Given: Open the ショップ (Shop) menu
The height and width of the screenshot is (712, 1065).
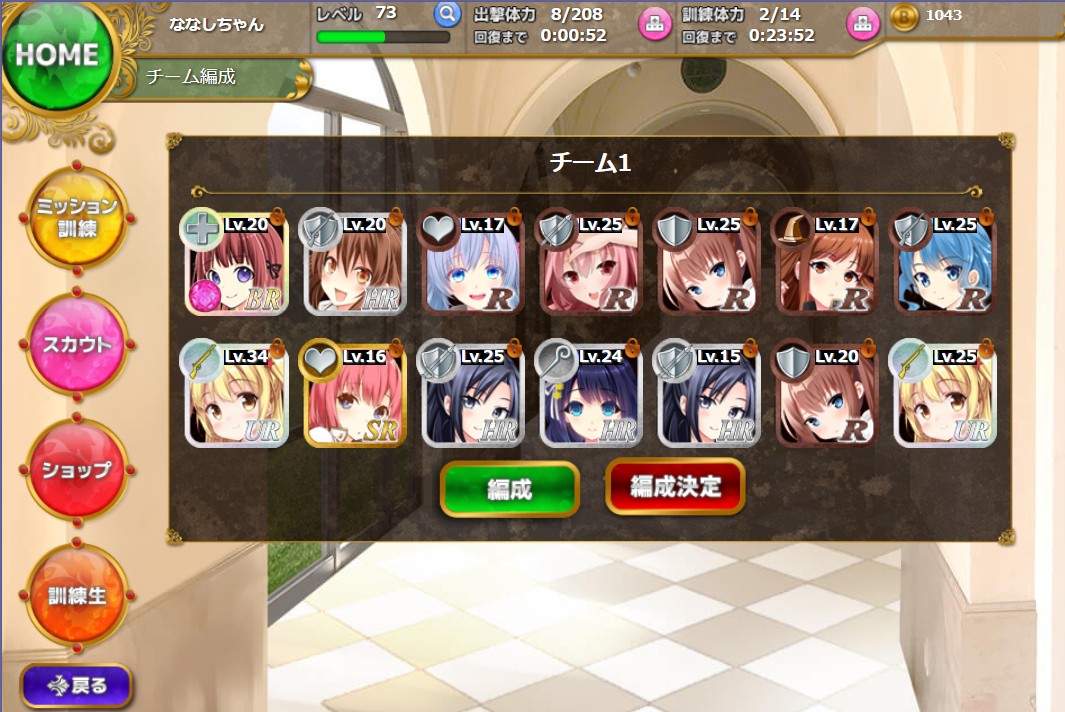Looking at the screenshot, I should 77,470.
